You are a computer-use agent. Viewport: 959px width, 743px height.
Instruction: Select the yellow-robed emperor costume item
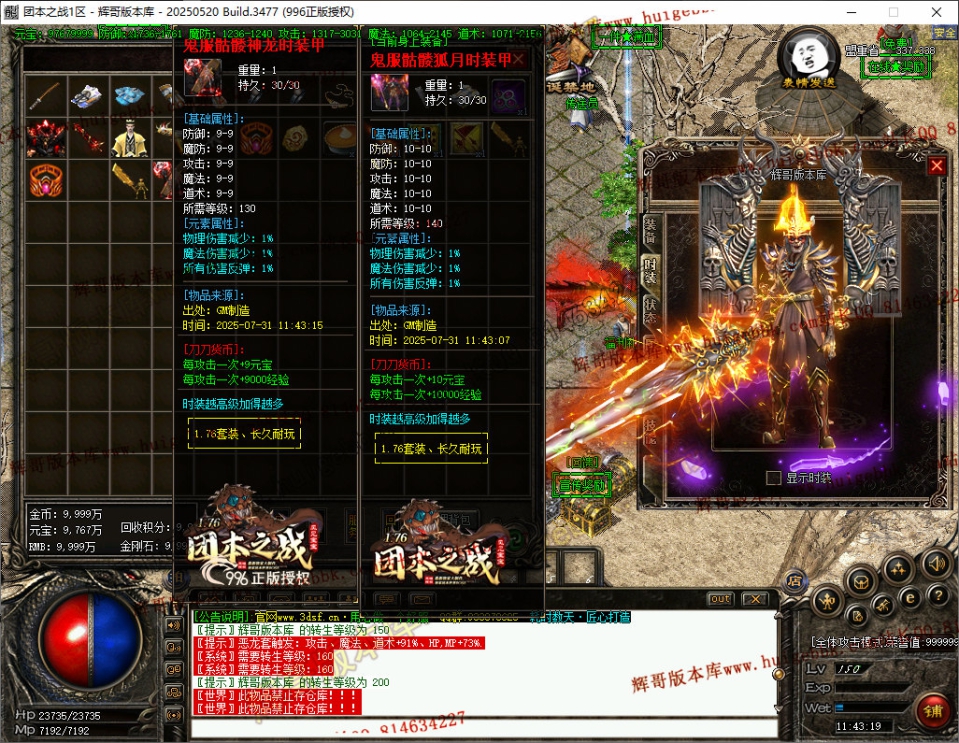click(129, 139)
